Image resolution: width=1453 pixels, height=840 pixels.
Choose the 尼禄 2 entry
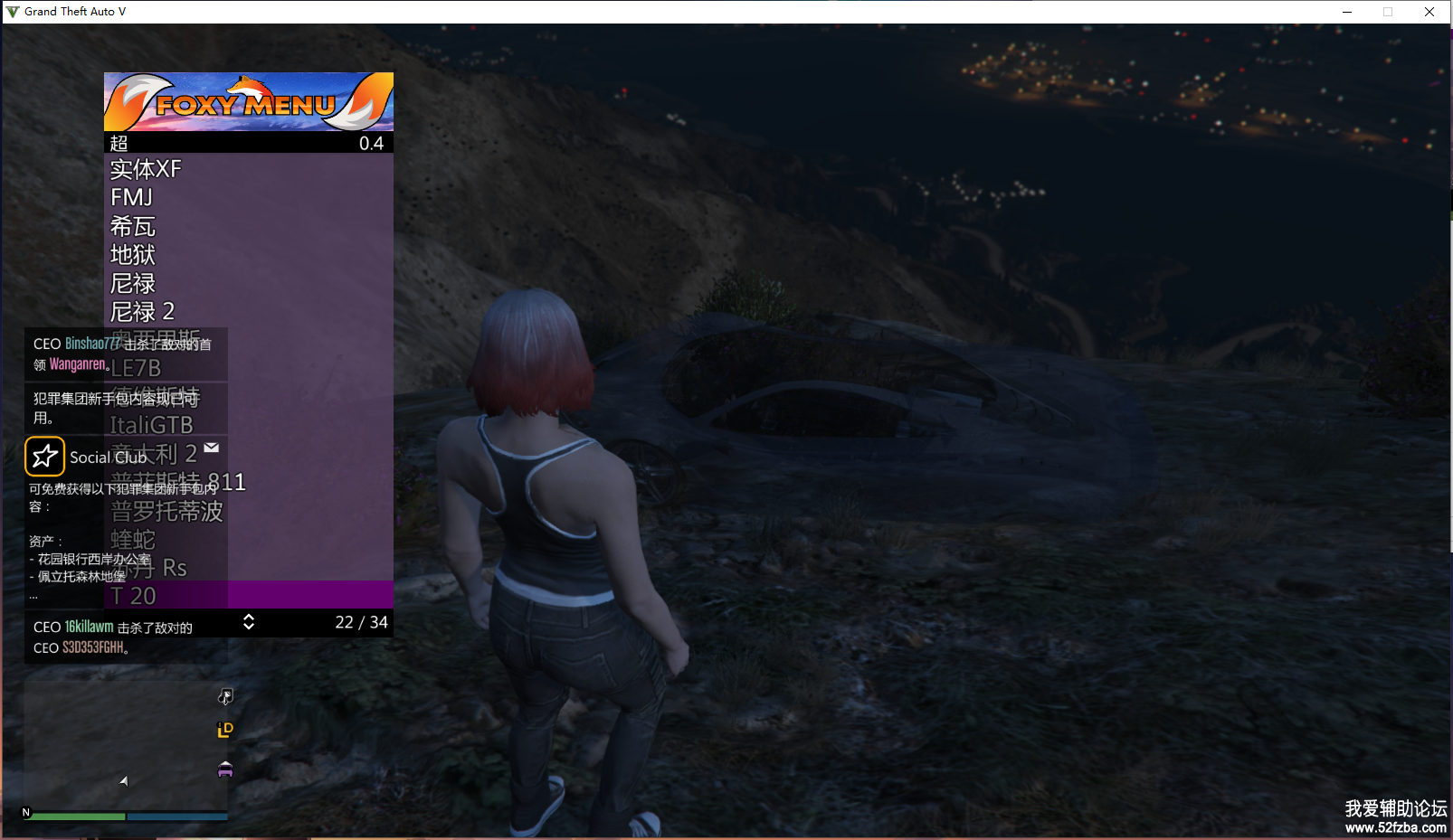[x=143, y=312]
